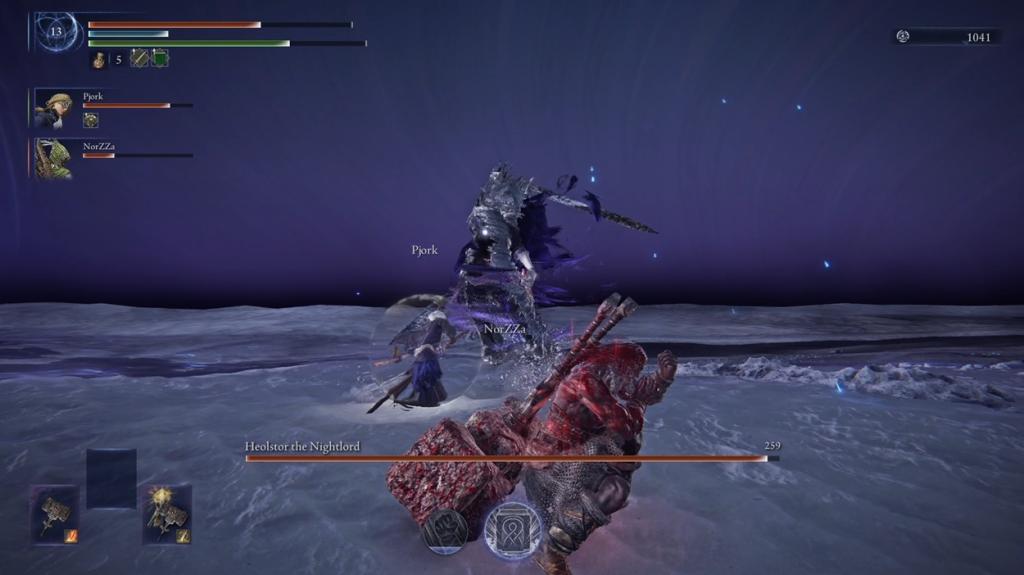Check Pjork's status effect icon

(x=91, y=120)
